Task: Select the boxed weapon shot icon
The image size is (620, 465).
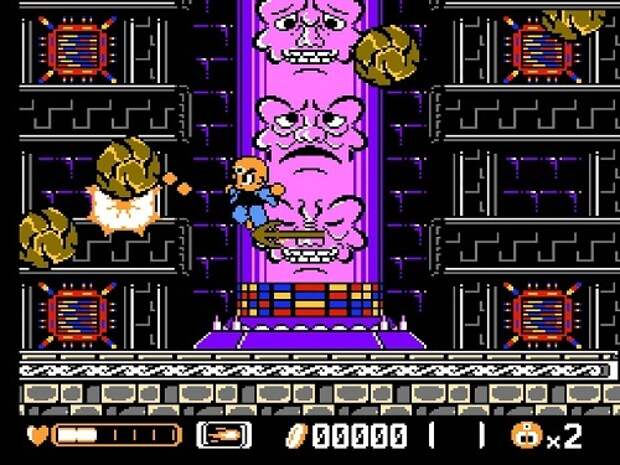Action: coord(224,436)
